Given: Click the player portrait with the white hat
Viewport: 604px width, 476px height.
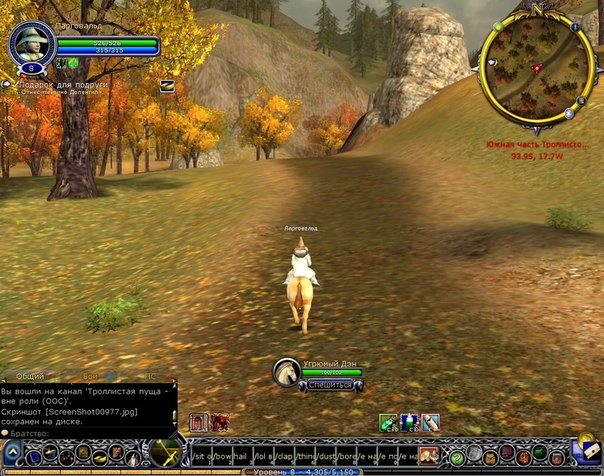Looking at the screenshot, I should [x=31, y=43].
